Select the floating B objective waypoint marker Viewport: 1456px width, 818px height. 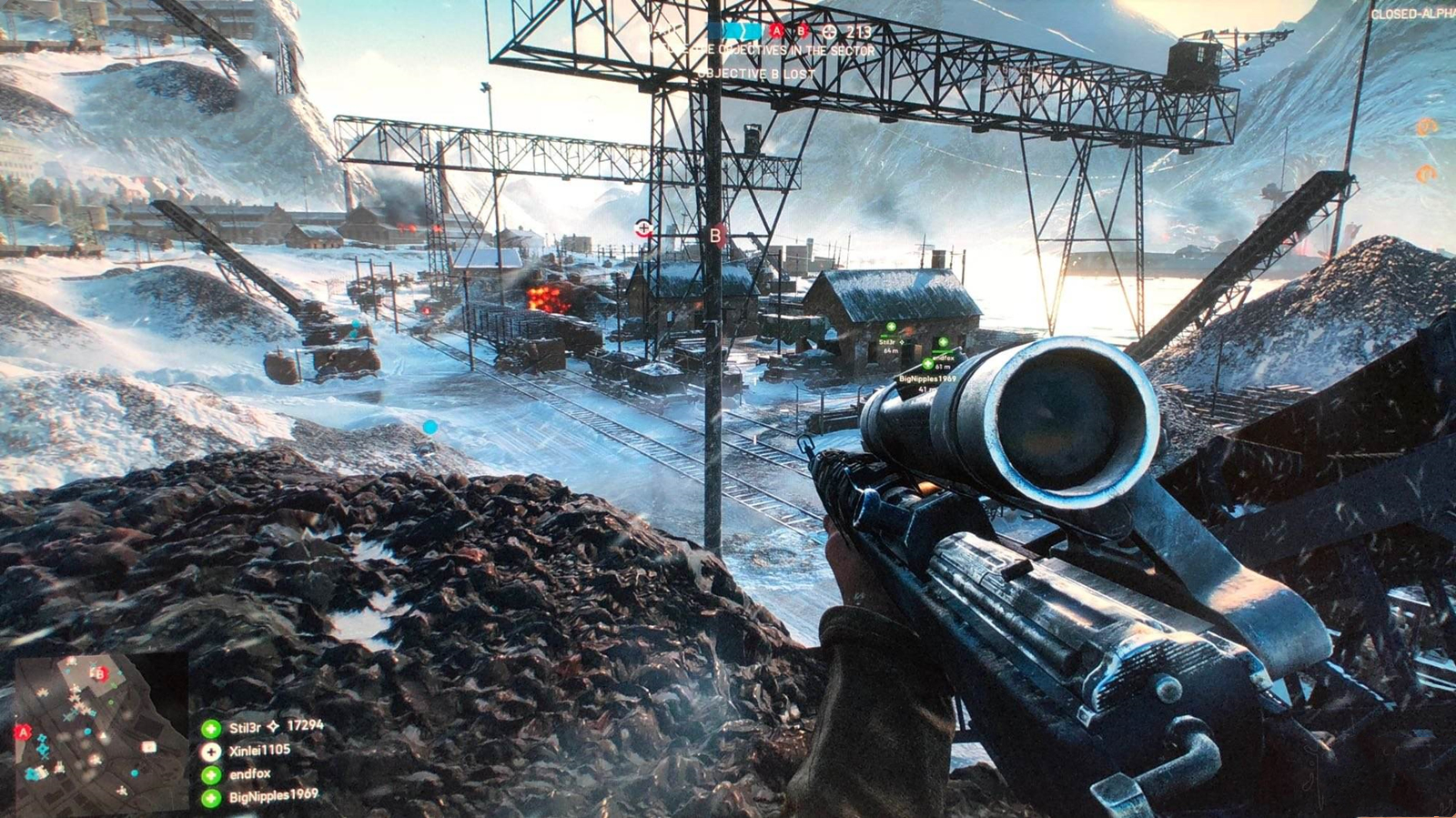click(x=716, y=236)
